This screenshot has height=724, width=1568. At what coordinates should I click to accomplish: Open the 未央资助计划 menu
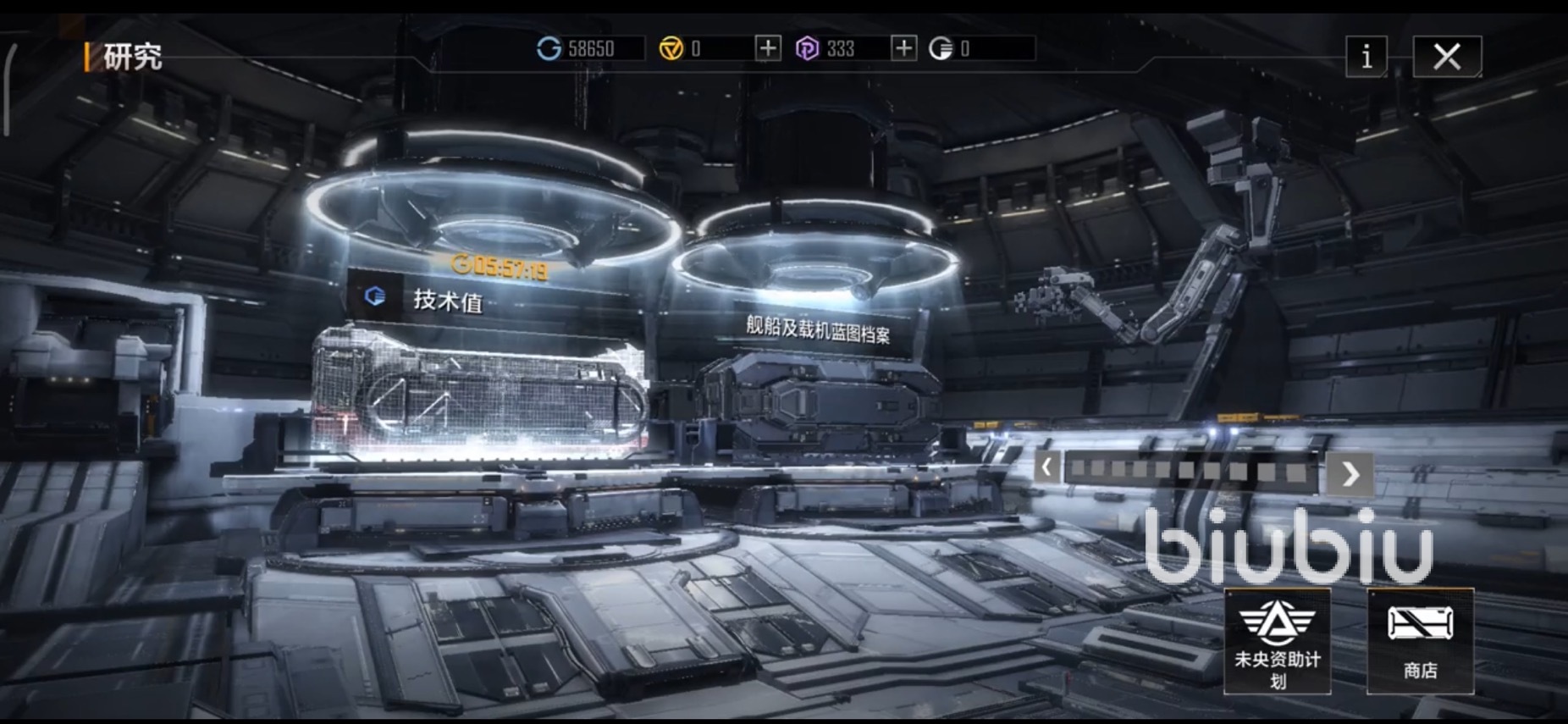(x=1277, y=641)
